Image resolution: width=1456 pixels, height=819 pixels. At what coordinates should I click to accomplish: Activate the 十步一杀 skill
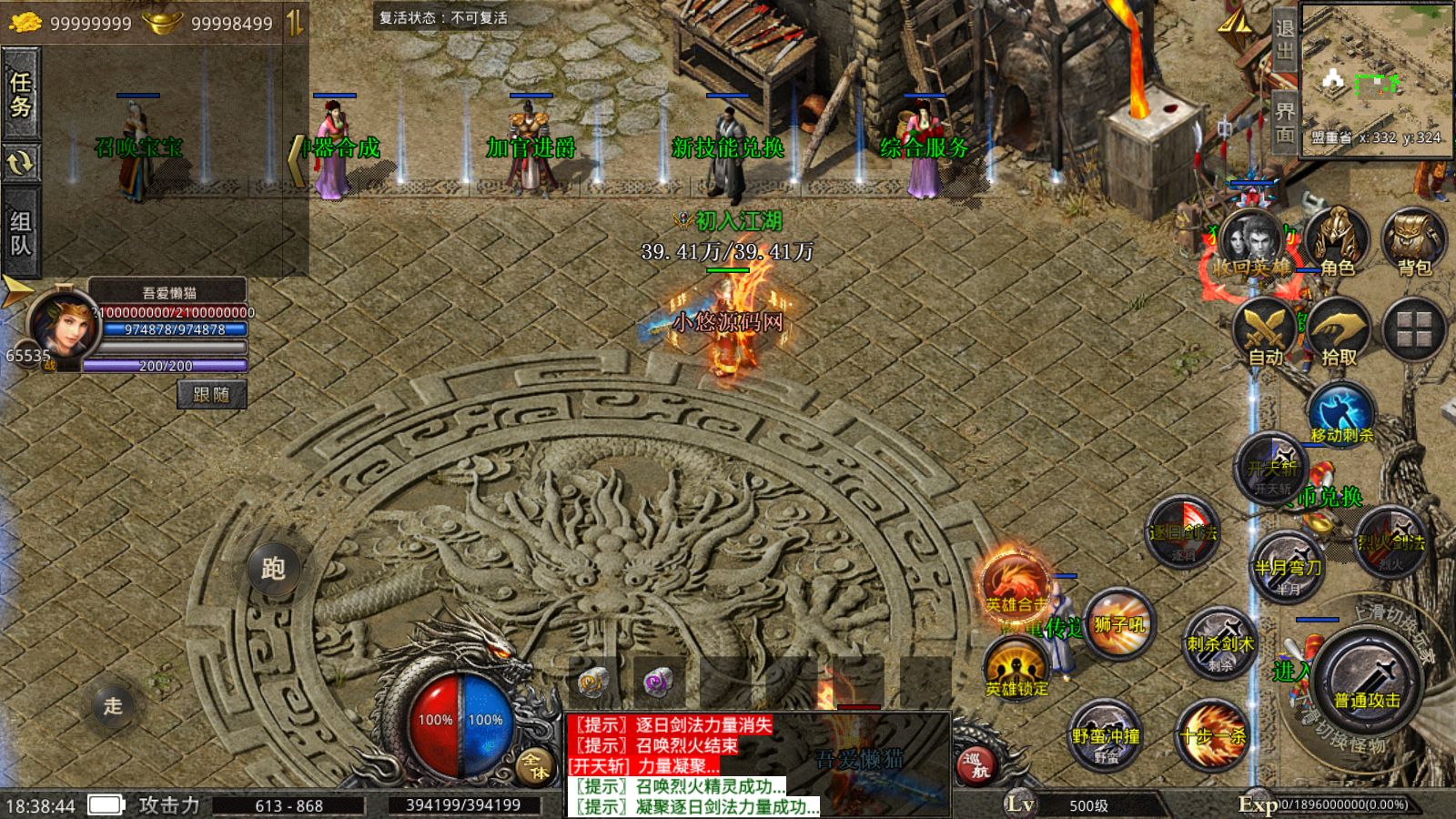click(x=1212, y=735)
